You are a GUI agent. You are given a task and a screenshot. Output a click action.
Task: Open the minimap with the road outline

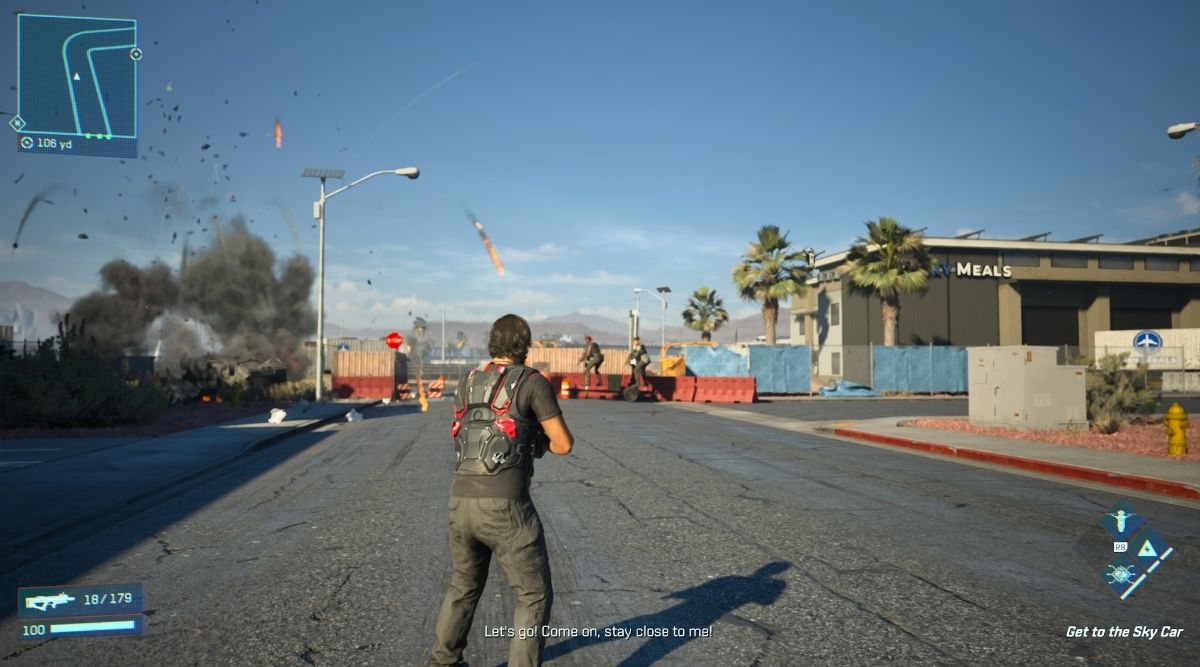coord(77,76)
